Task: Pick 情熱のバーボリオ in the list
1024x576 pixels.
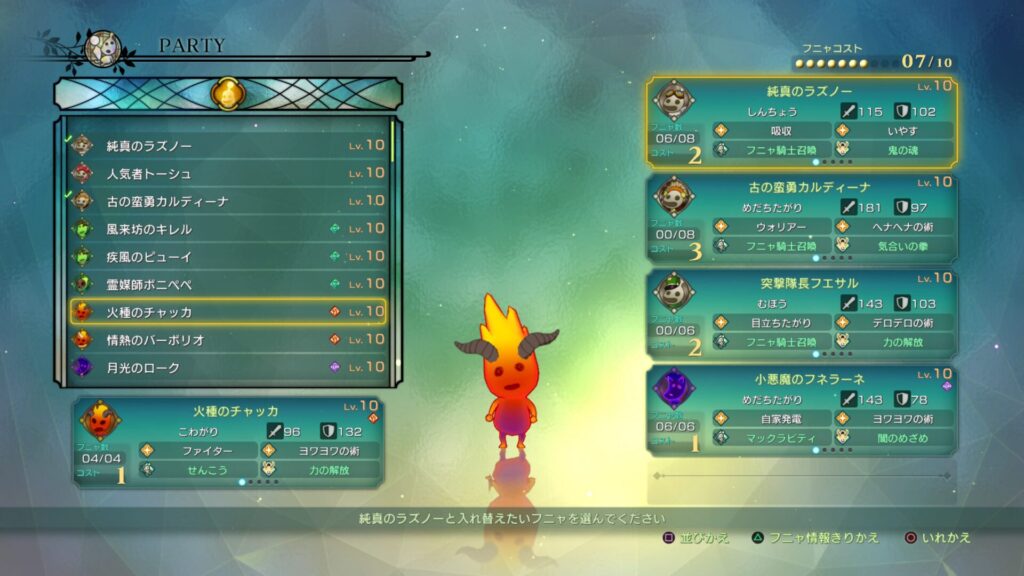Action: pos(228,340)
